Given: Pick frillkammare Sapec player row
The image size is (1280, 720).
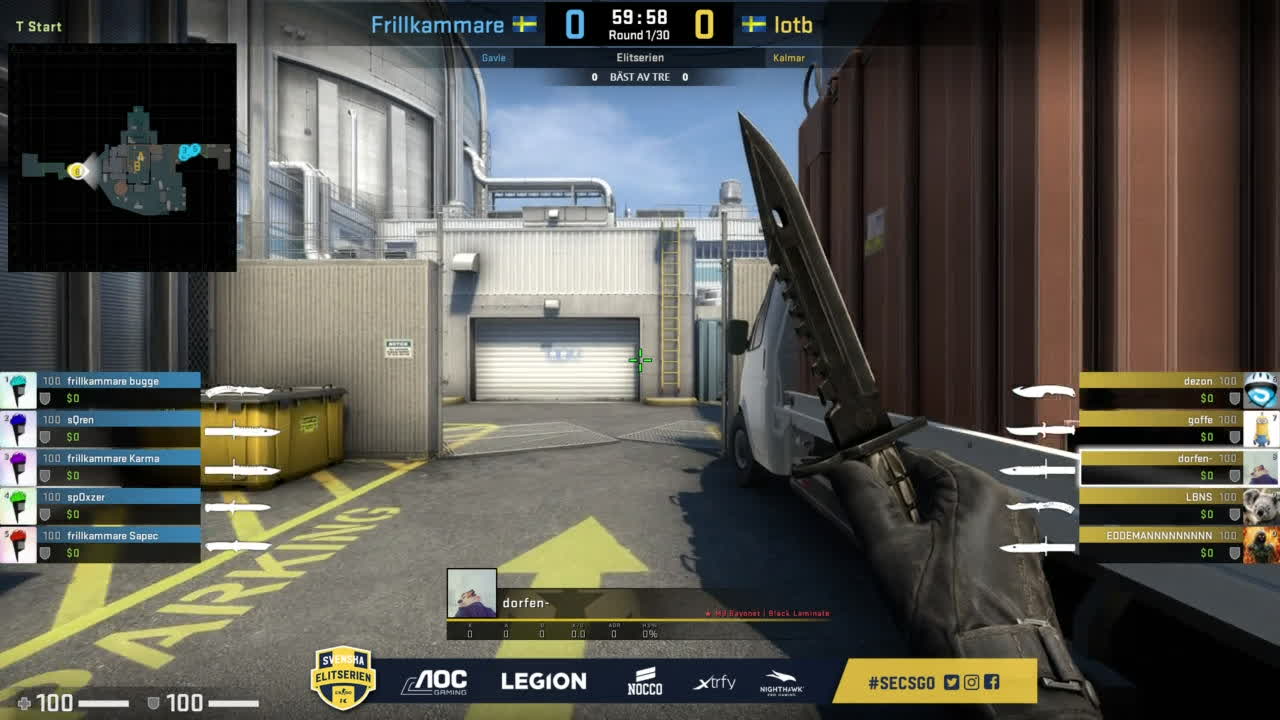Looking at the screenshot, I should pos(112,536).
